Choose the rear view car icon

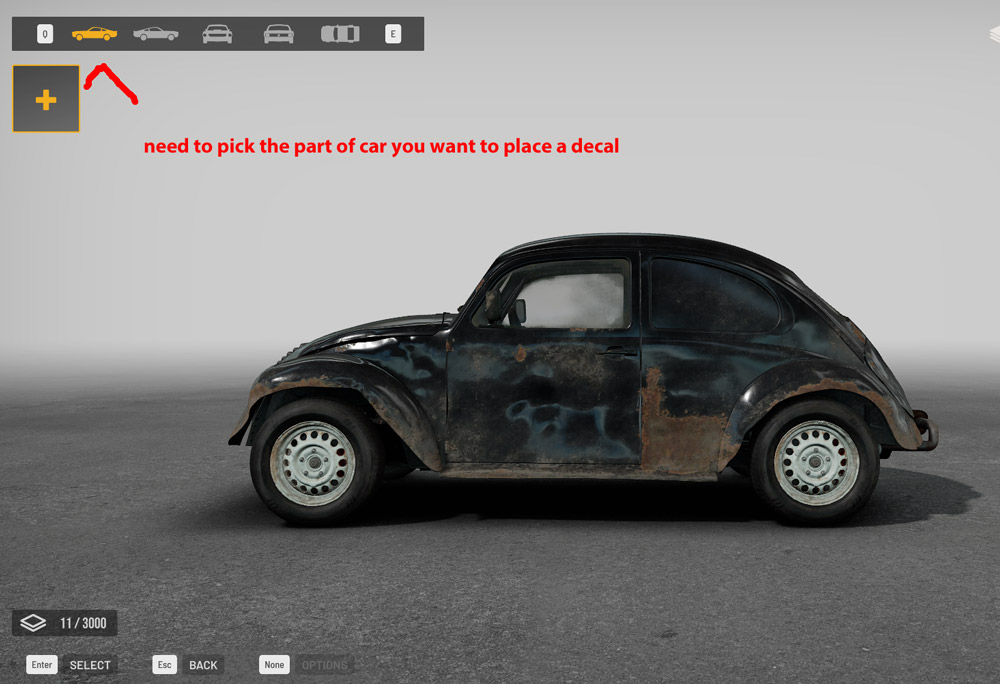point(279,34)
